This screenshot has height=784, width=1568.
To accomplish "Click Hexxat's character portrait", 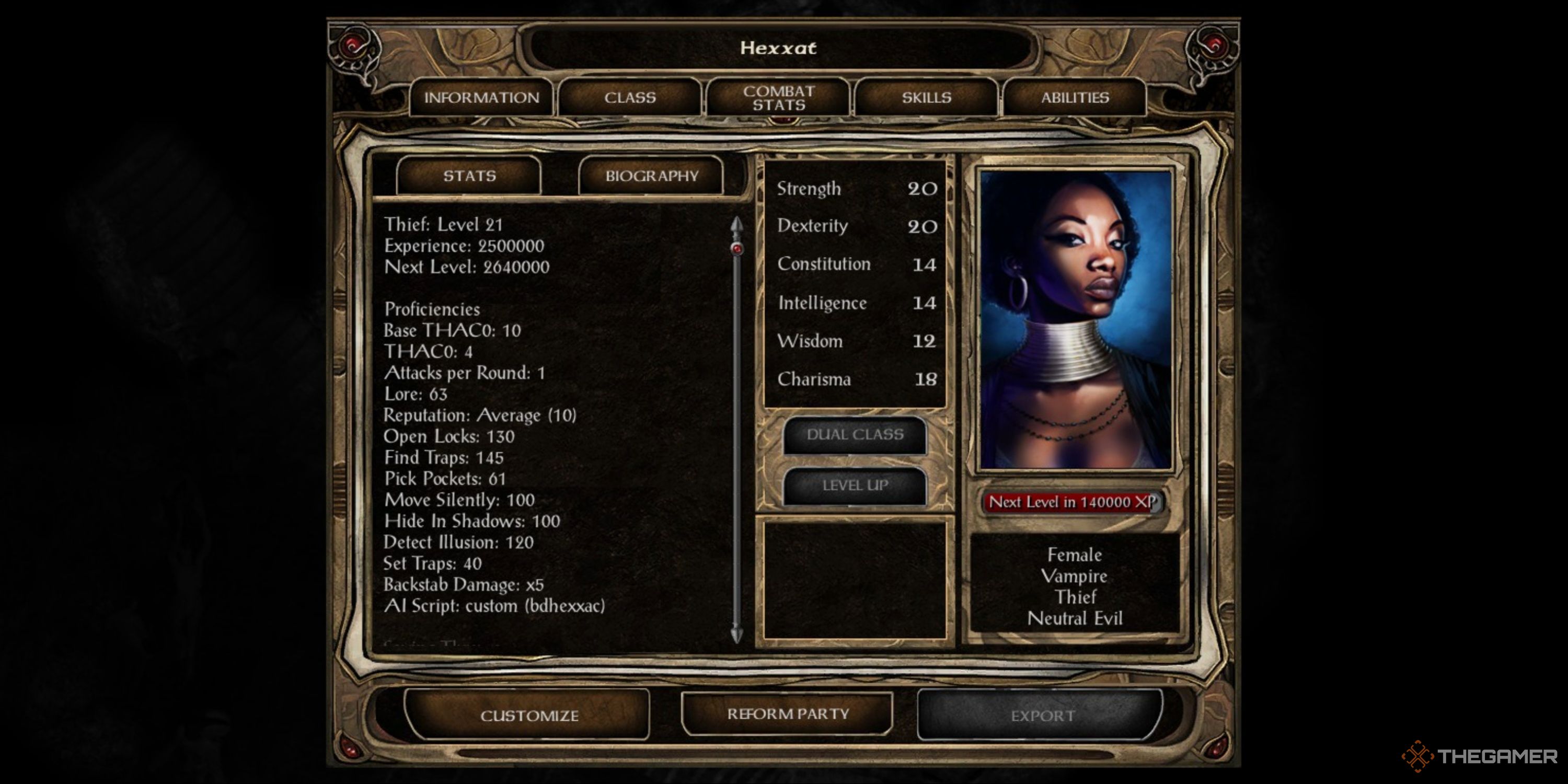I will coord(1076,319).
